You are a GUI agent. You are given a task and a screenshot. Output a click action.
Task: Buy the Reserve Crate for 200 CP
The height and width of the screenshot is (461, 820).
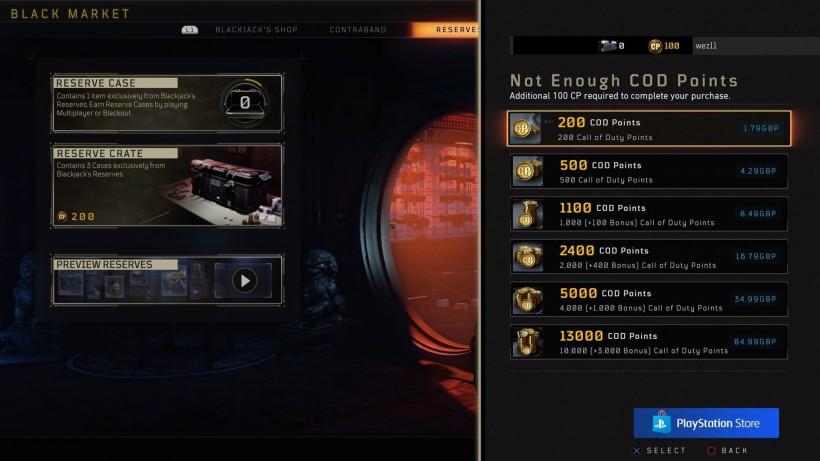(167, 185)
